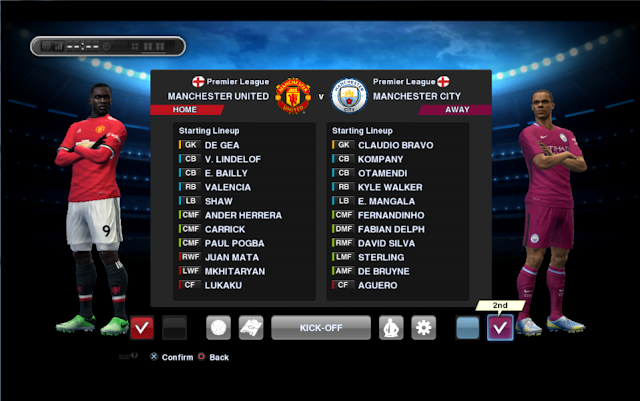Image resolution: width=640 pixels, height=401 pixels.
Task: Select DE BRUYNE in the away lineup
Action: [x=383, y=271]
